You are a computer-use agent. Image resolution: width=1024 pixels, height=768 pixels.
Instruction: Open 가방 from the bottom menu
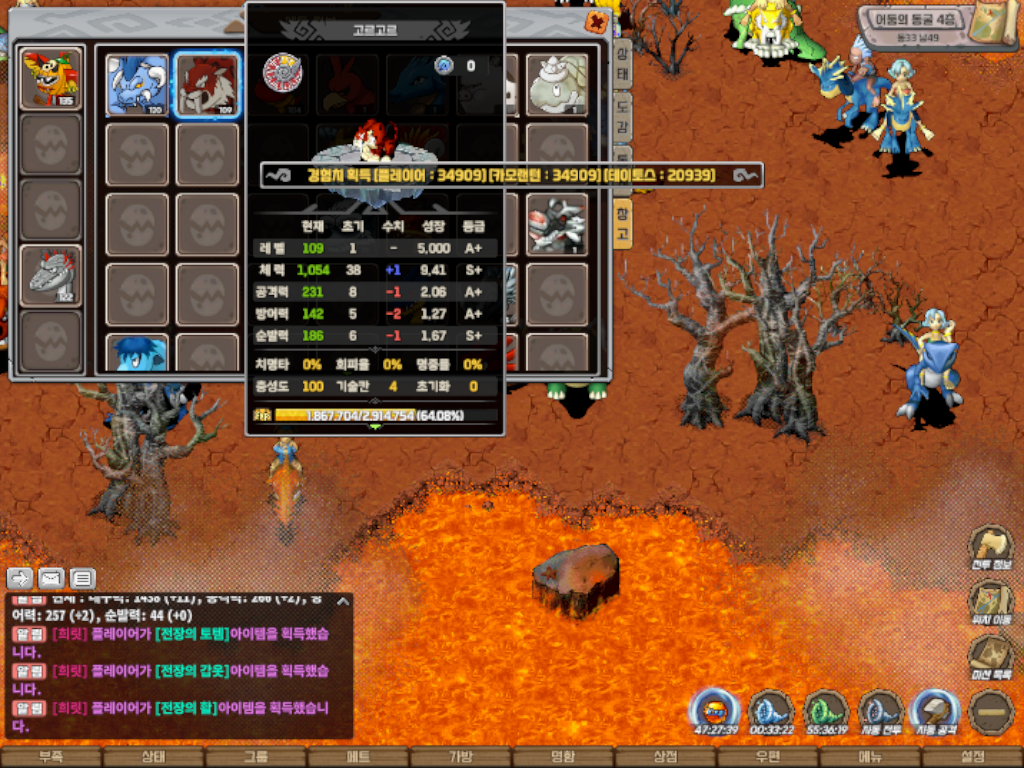point(460,757)
